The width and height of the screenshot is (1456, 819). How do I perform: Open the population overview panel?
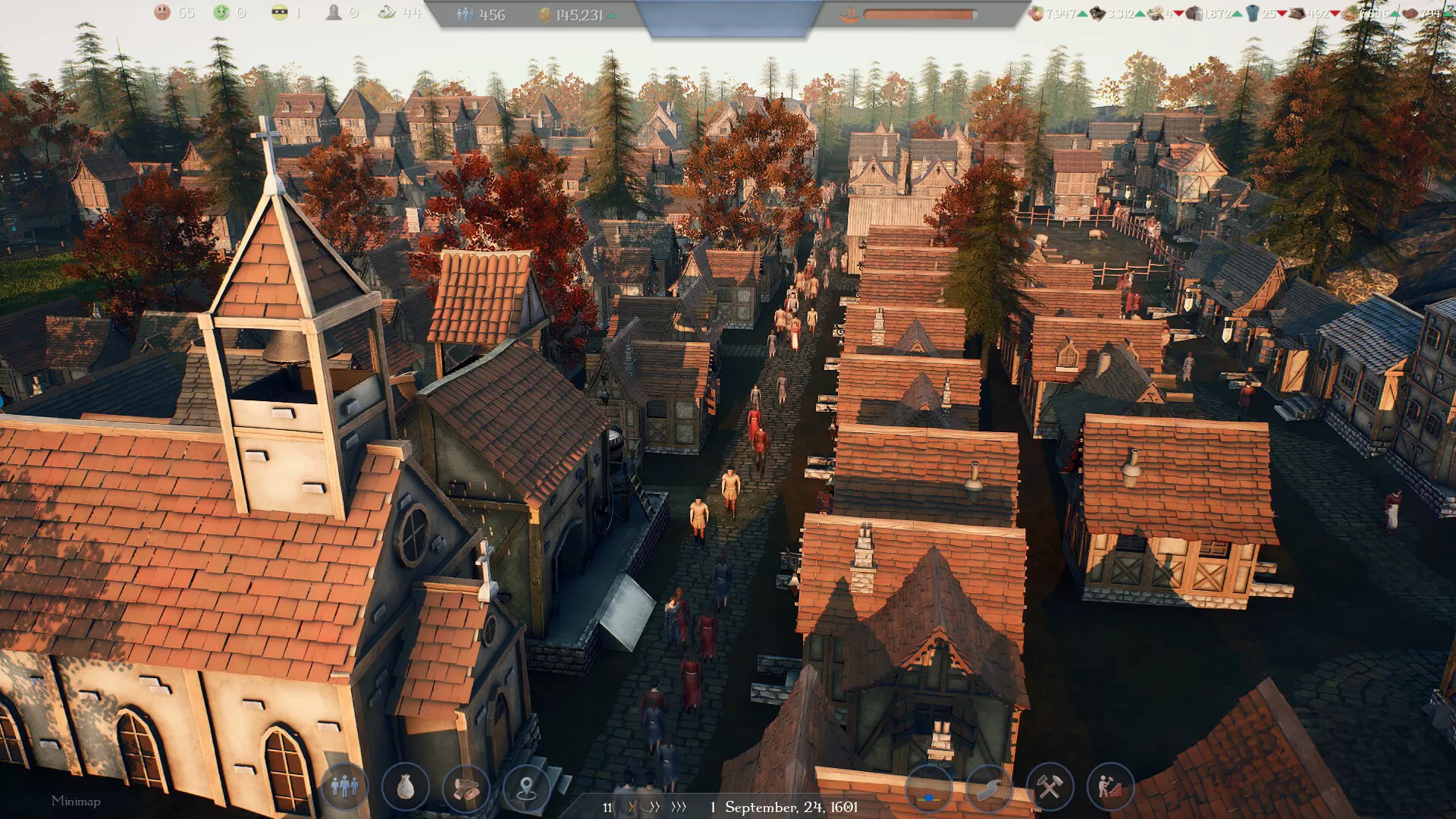pos(344,789)
